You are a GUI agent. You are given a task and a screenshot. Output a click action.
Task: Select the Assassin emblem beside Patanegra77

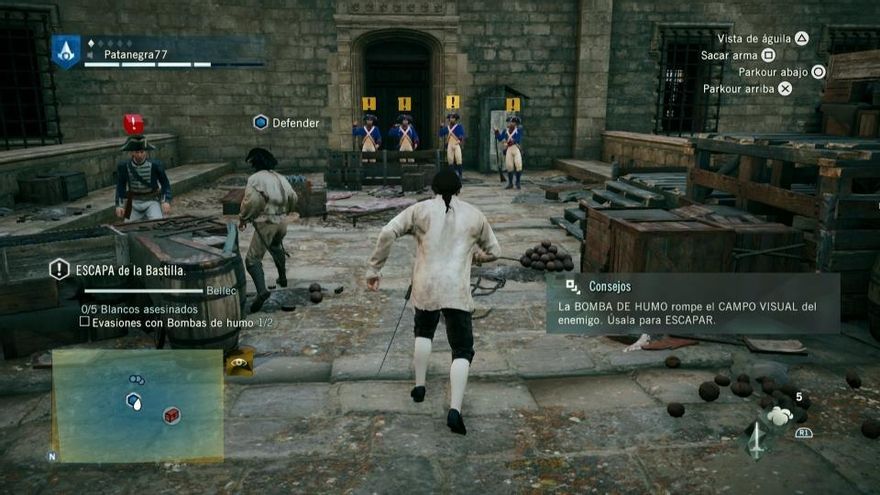point(66,51)
